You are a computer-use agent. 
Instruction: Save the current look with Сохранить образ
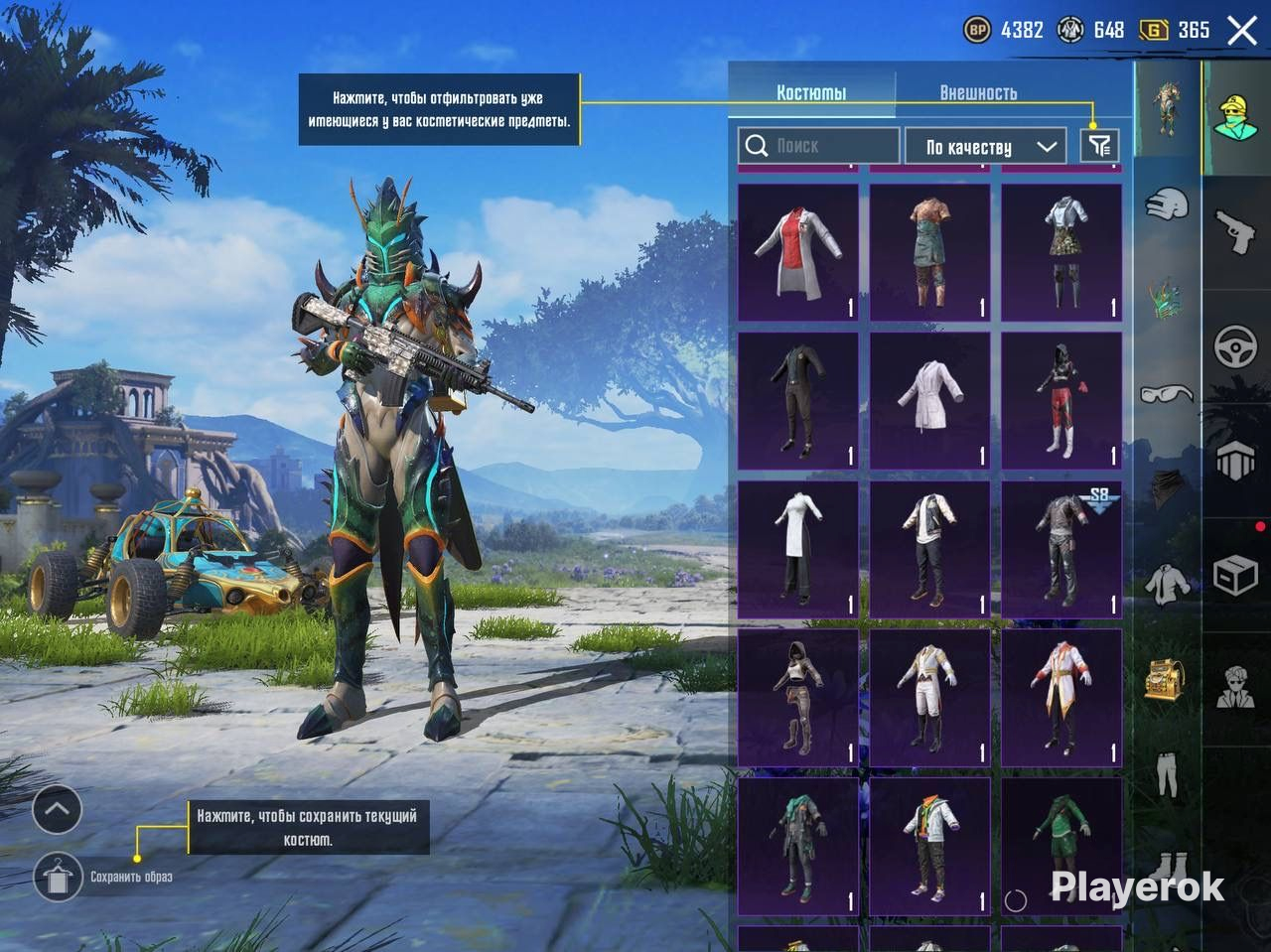[x=58, y=877]
